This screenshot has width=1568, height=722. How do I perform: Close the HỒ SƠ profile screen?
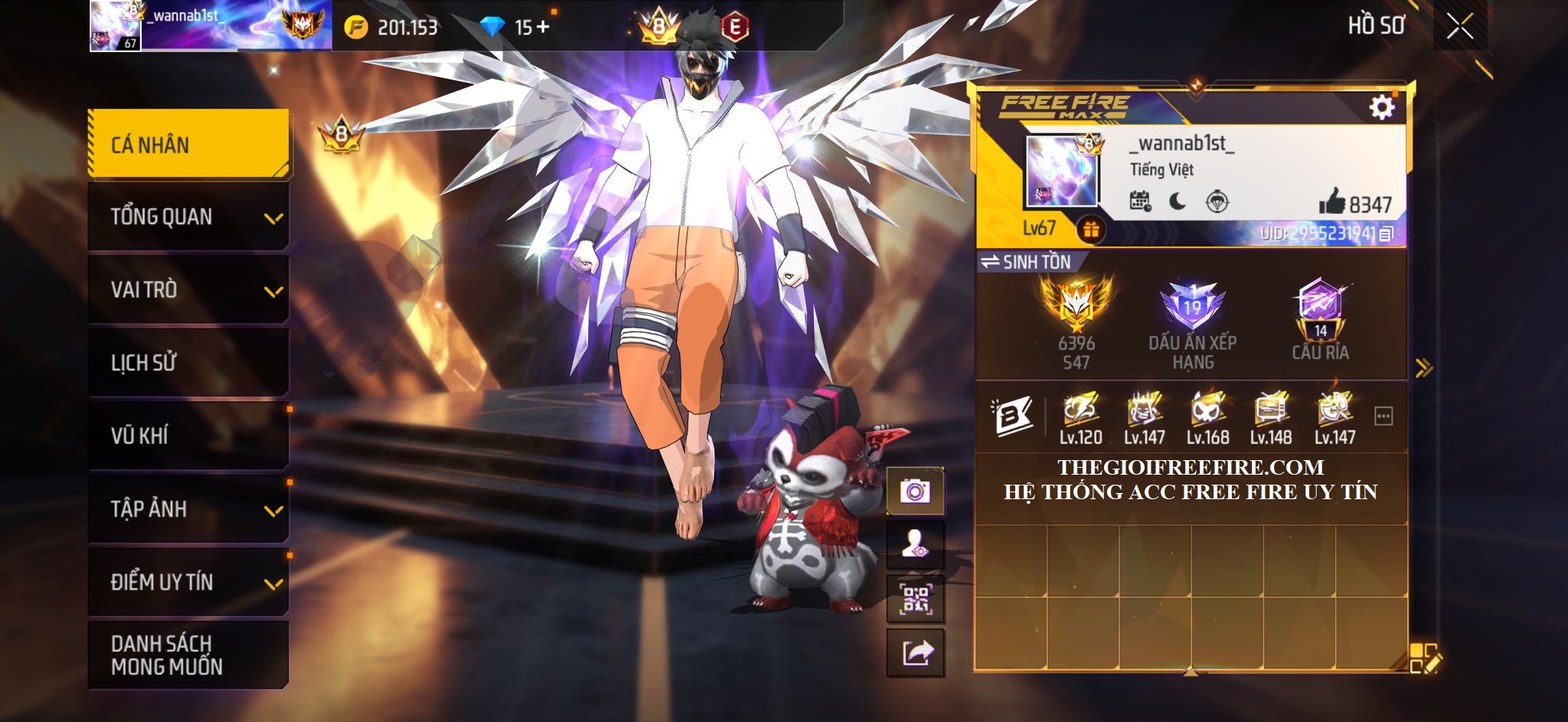coord(1460,27)
